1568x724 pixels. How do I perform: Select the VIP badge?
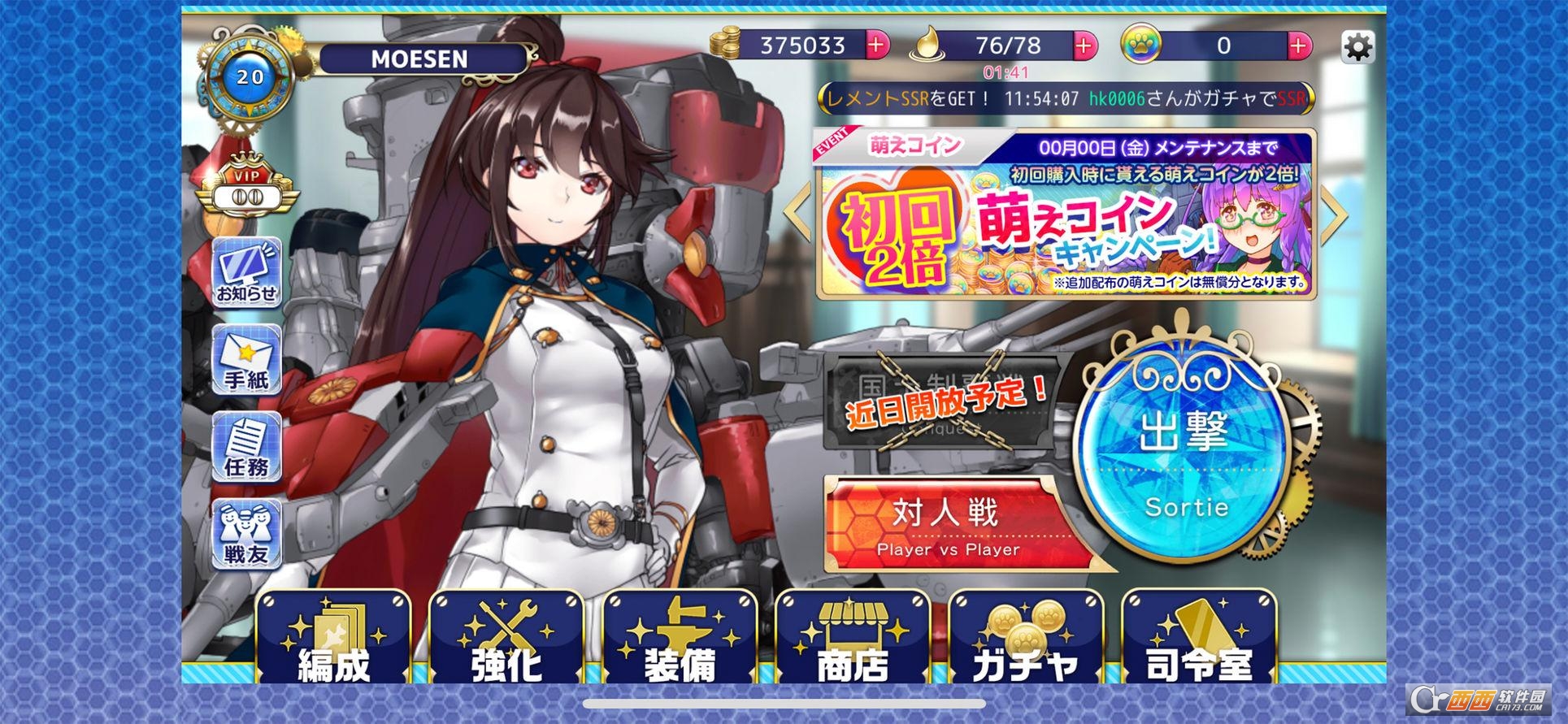[249, 189]
